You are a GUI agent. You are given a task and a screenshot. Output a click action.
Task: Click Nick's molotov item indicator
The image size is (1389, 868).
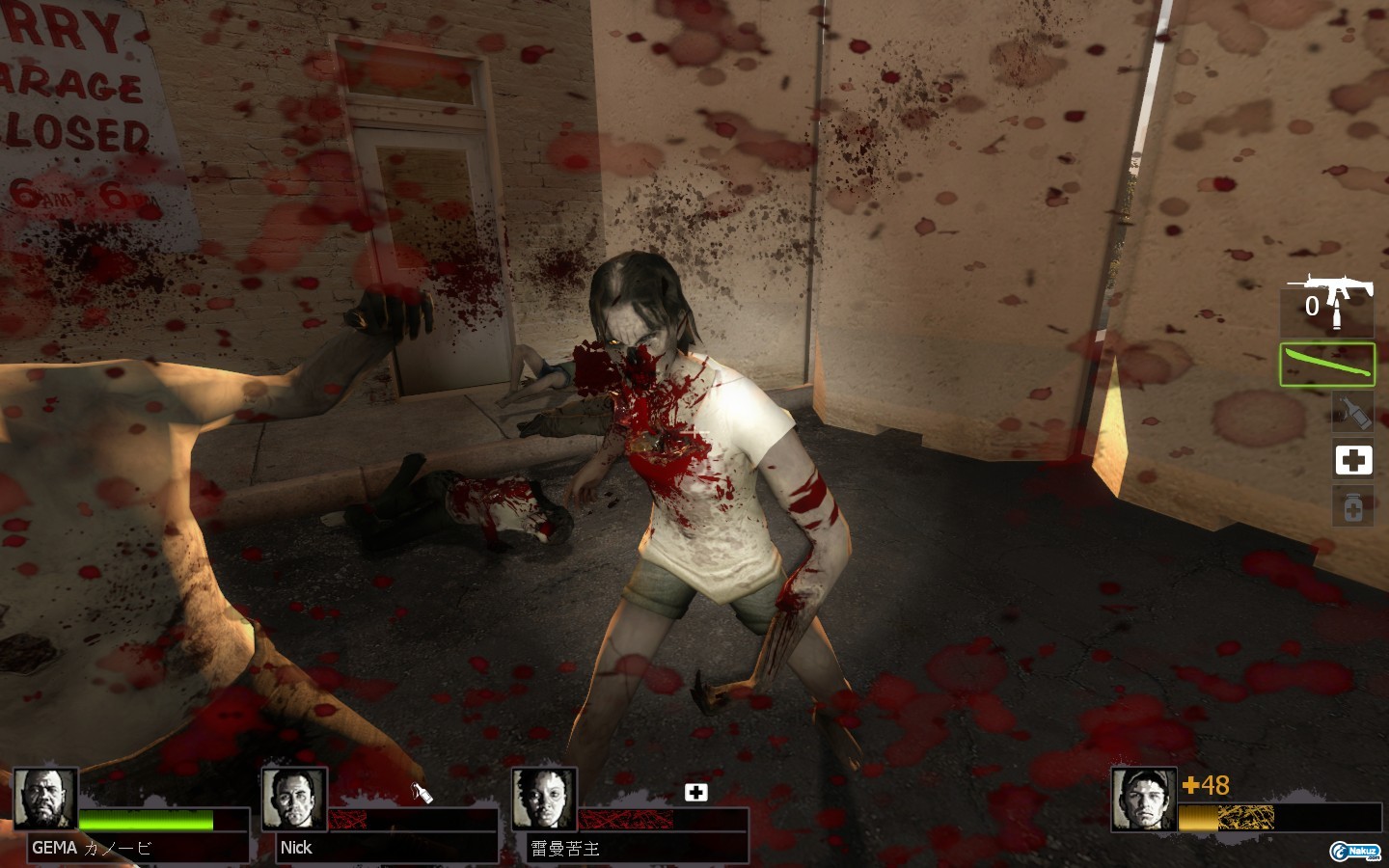click(x=422, y=793)
